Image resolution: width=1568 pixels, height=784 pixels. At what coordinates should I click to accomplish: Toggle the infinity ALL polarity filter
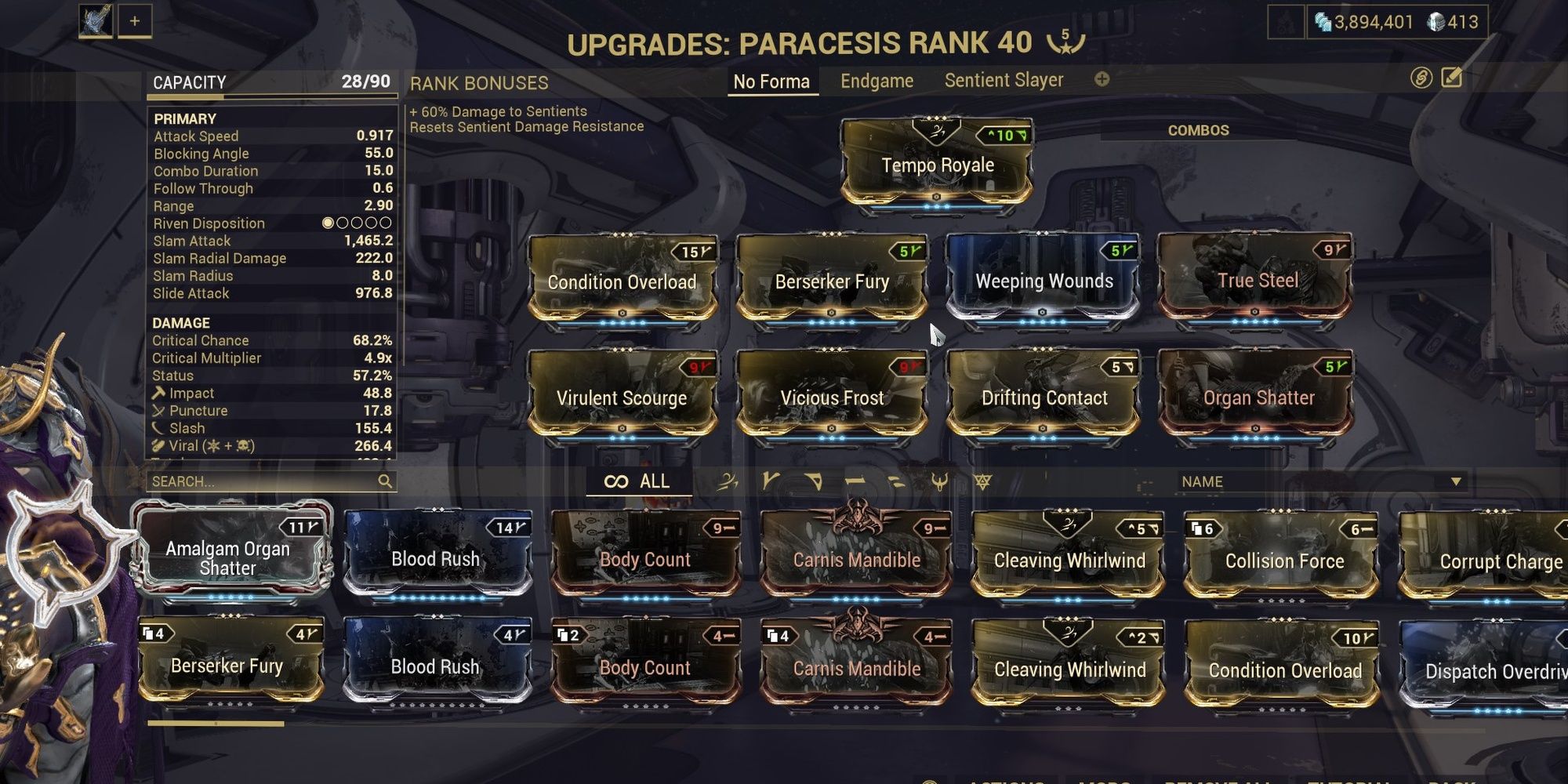pyautogui.click(x=639, y=481)
